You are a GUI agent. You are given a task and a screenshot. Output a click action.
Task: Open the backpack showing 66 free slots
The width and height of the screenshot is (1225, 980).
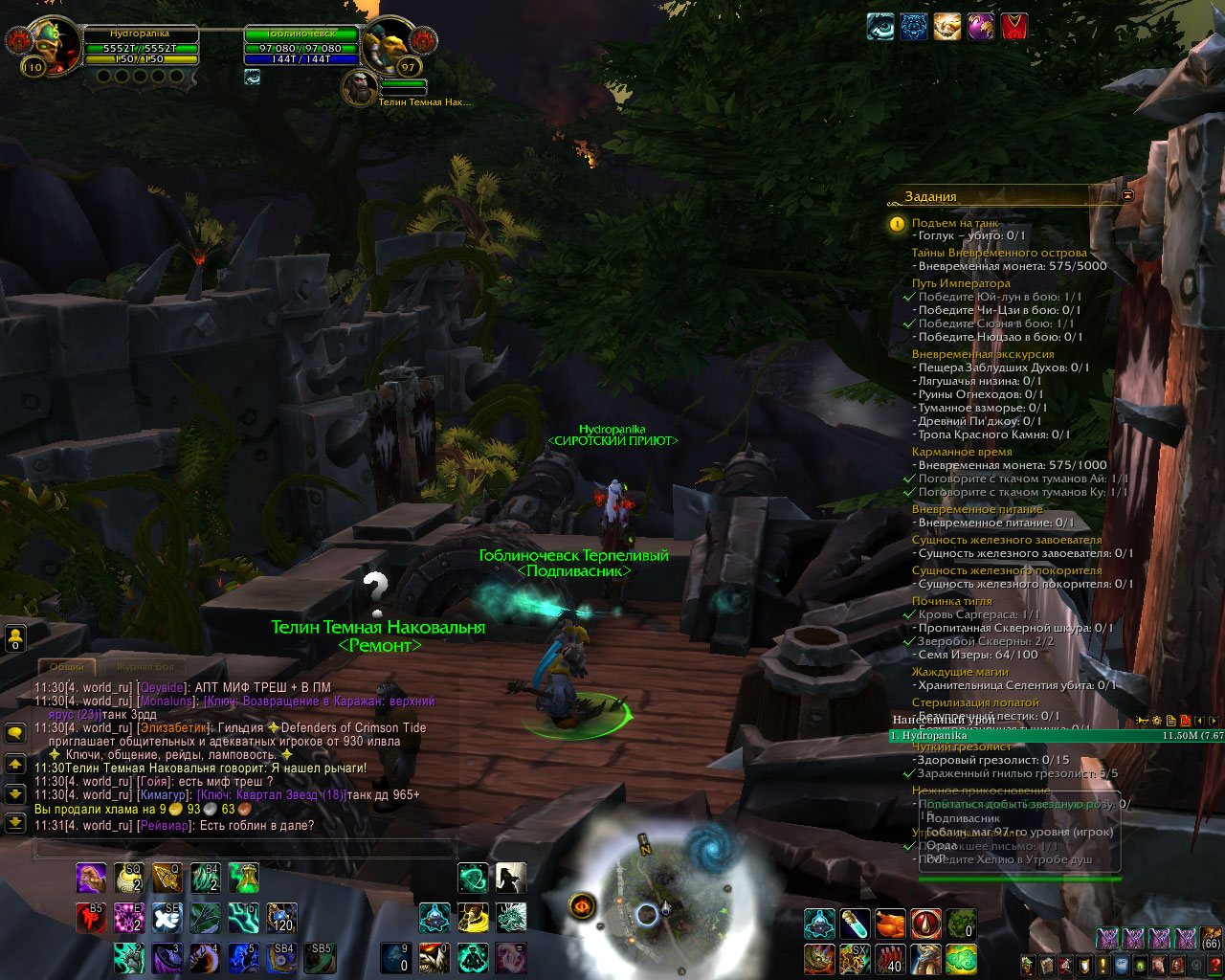(x=1212, y=939)
